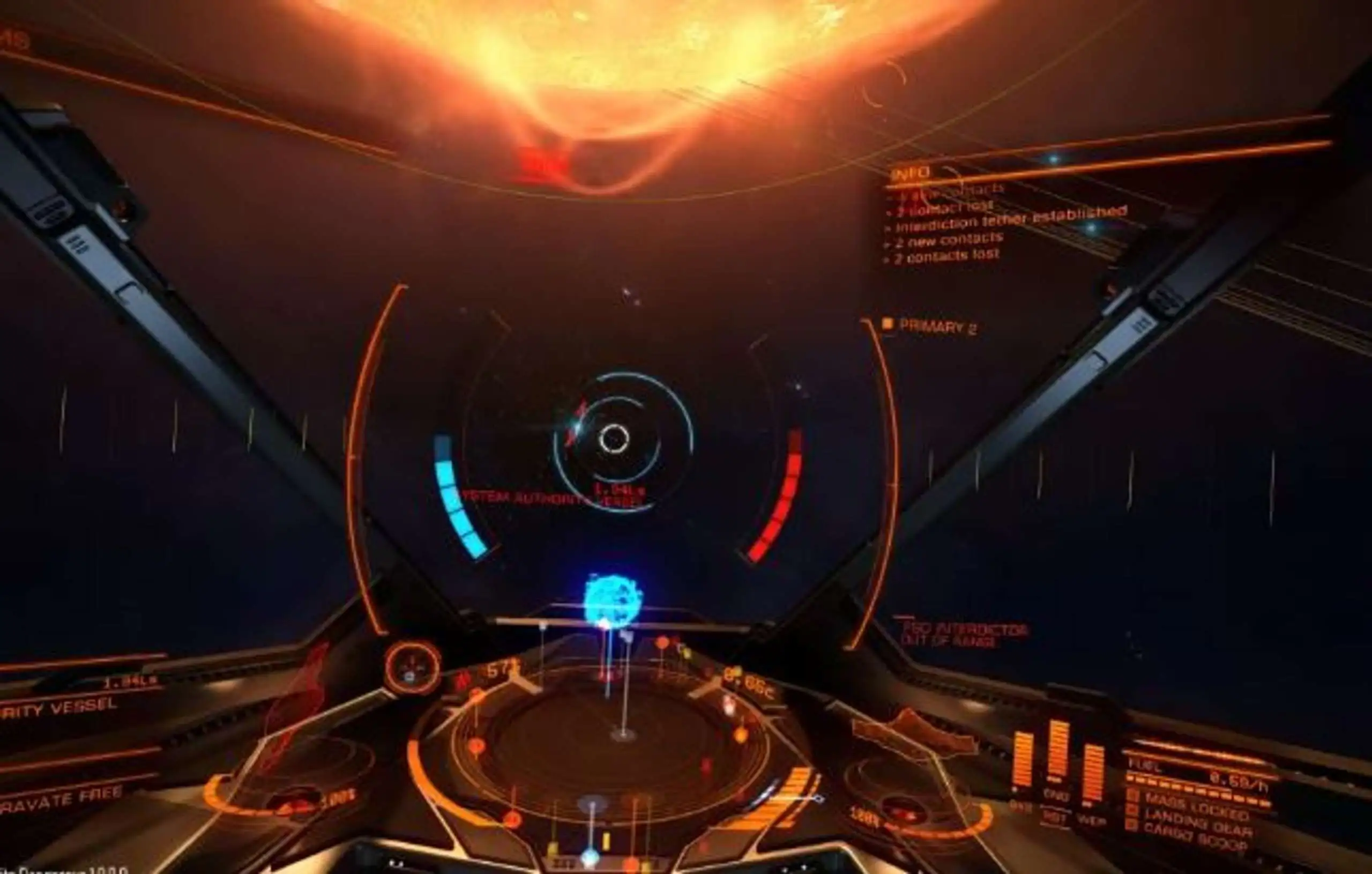
Task: Select the WEP power distributor bar
Action: (x=1092, y=773)
